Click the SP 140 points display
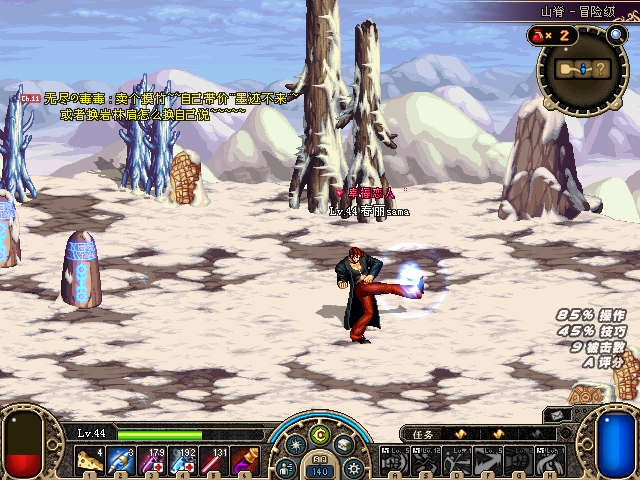Image resolution: width=640 pixels, height=480 pixels. point(320,470)
